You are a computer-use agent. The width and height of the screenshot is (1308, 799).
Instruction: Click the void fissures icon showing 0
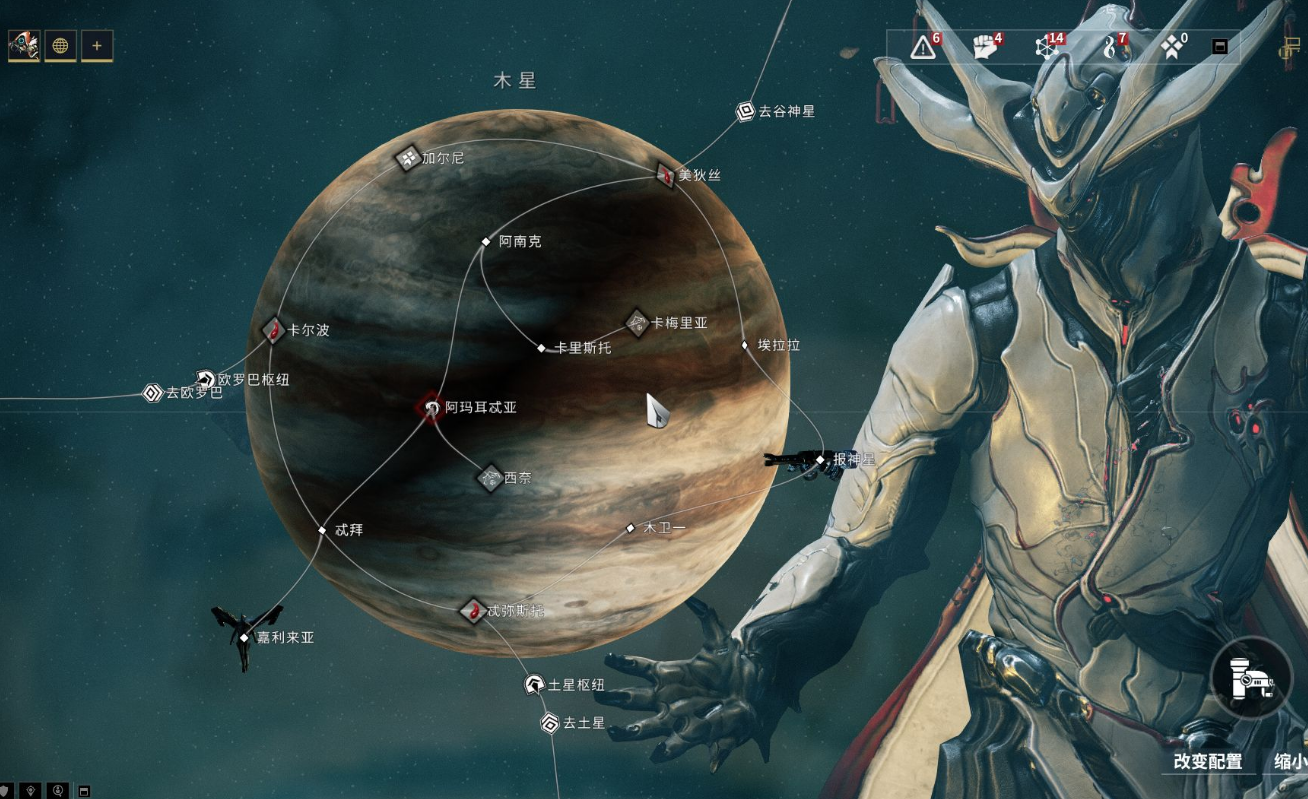[x=1170, y=46]
